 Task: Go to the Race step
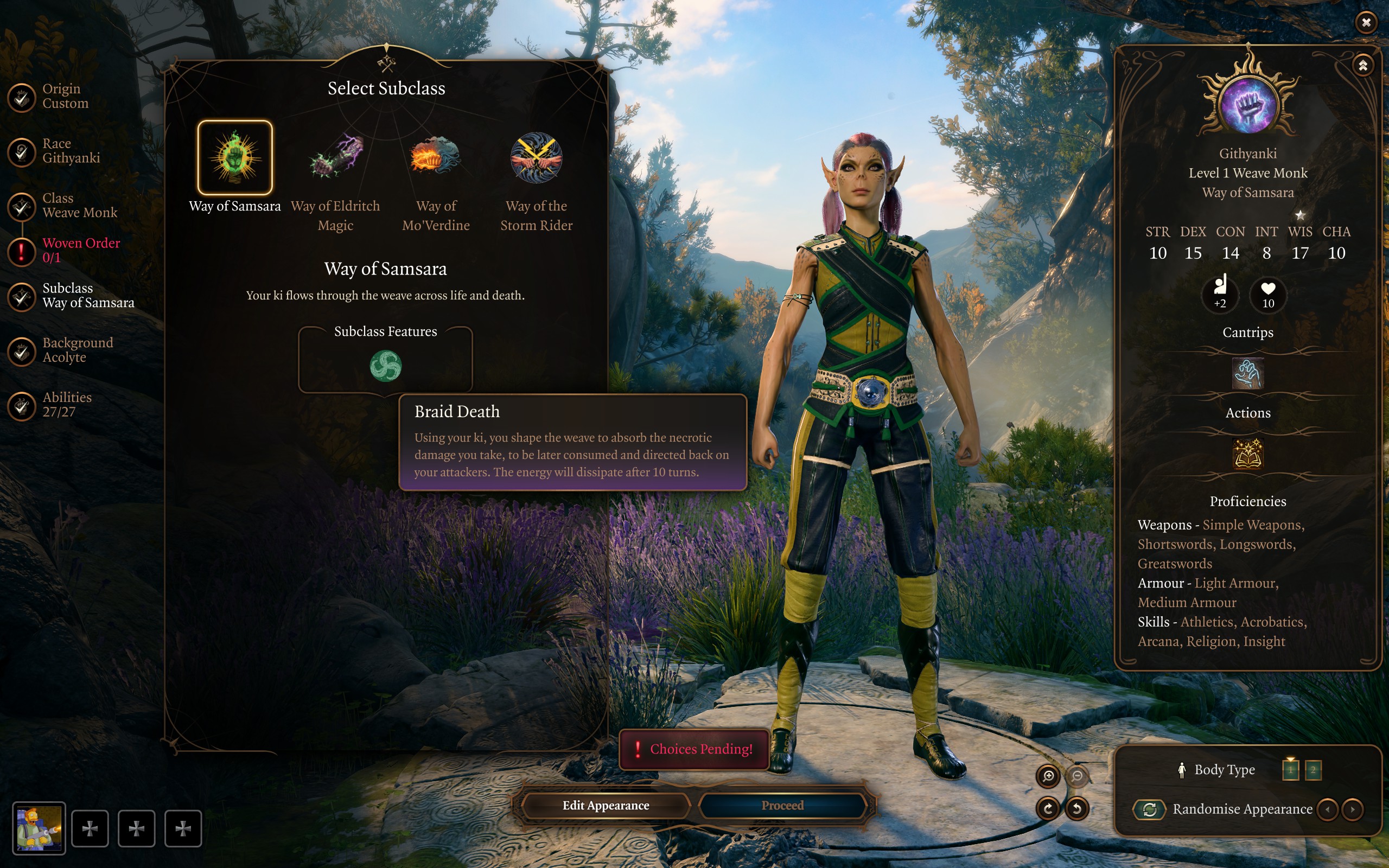point(23,151)
